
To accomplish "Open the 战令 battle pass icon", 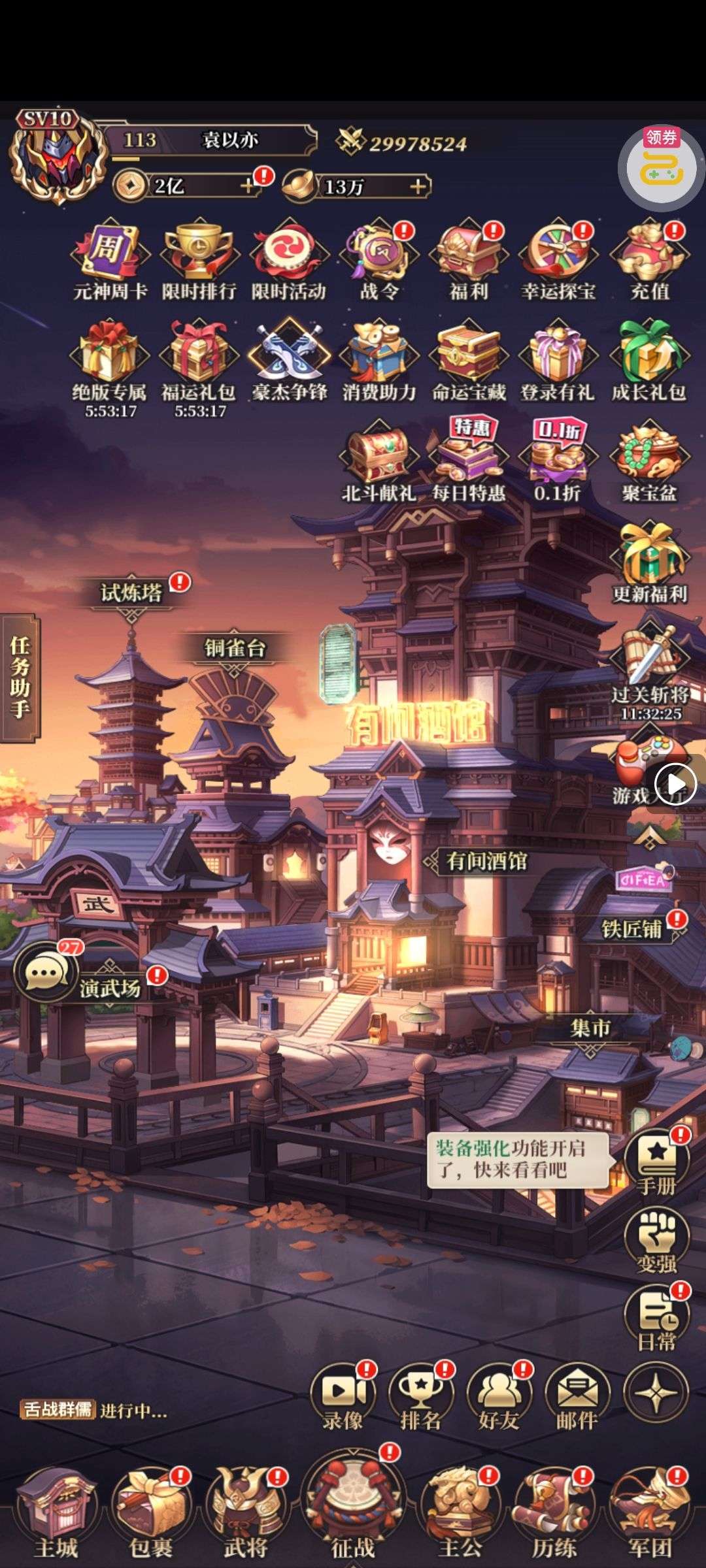I will click(x=378, y=256).
